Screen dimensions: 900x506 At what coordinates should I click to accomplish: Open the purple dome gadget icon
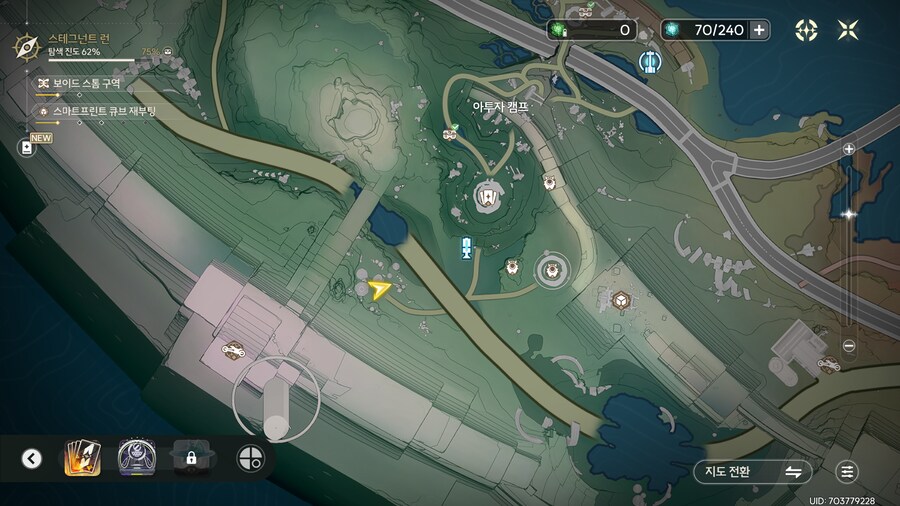click(x=135, y=458)
